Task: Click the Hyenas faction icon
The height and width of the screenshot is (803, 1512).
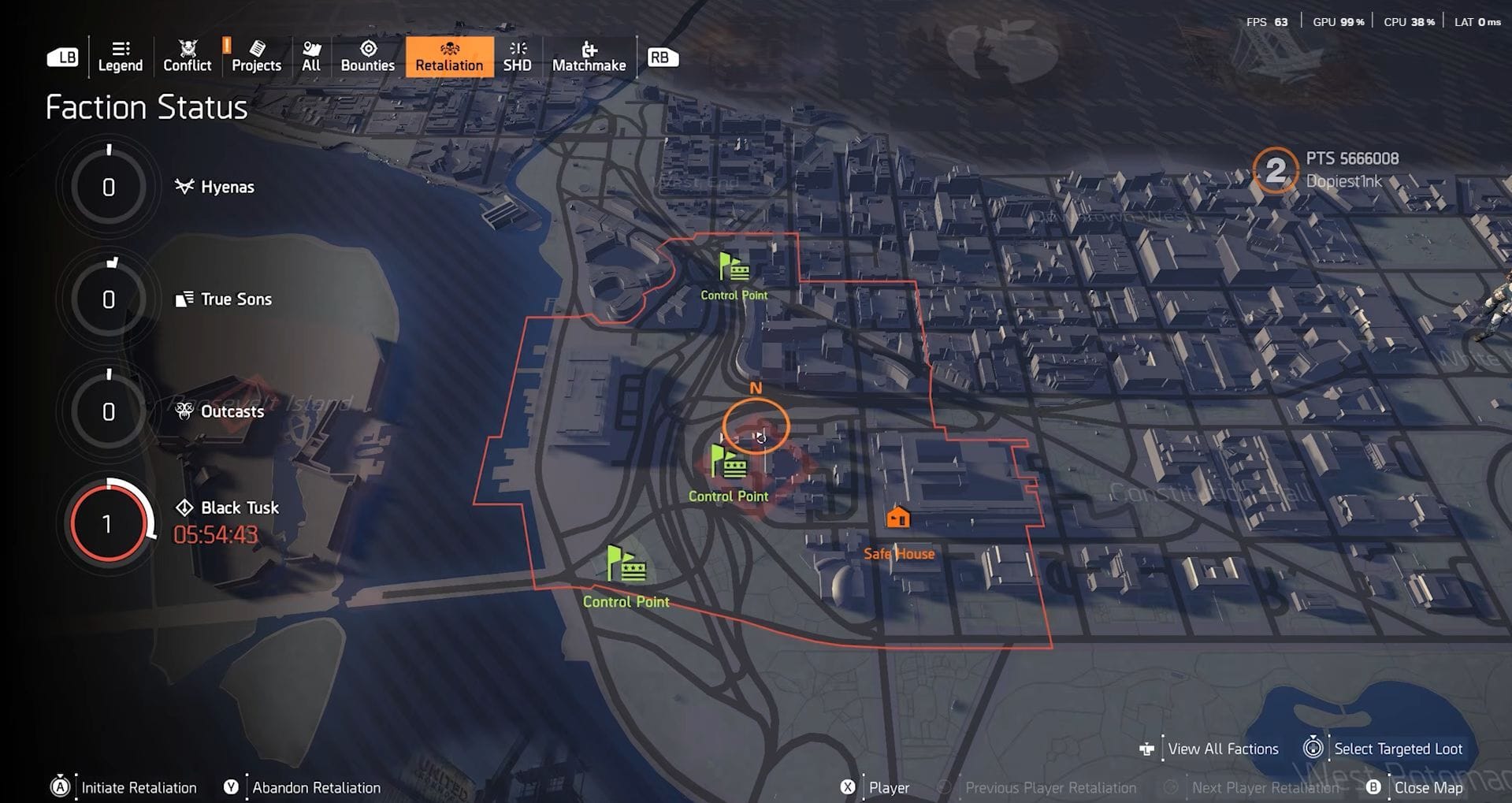Action: click(184, 186)
